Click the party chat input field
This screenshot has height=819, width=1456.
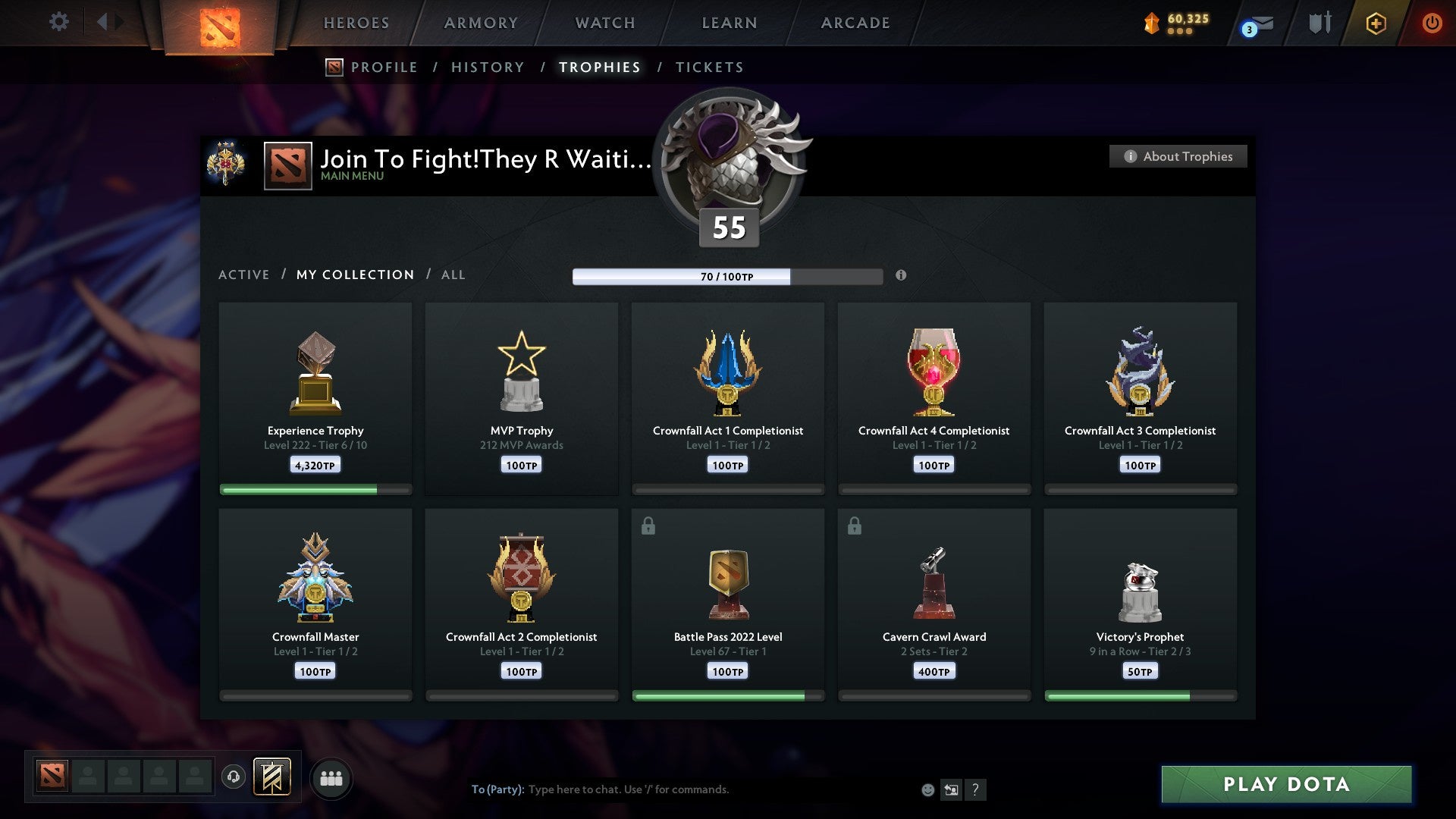(x=682, y=789)
